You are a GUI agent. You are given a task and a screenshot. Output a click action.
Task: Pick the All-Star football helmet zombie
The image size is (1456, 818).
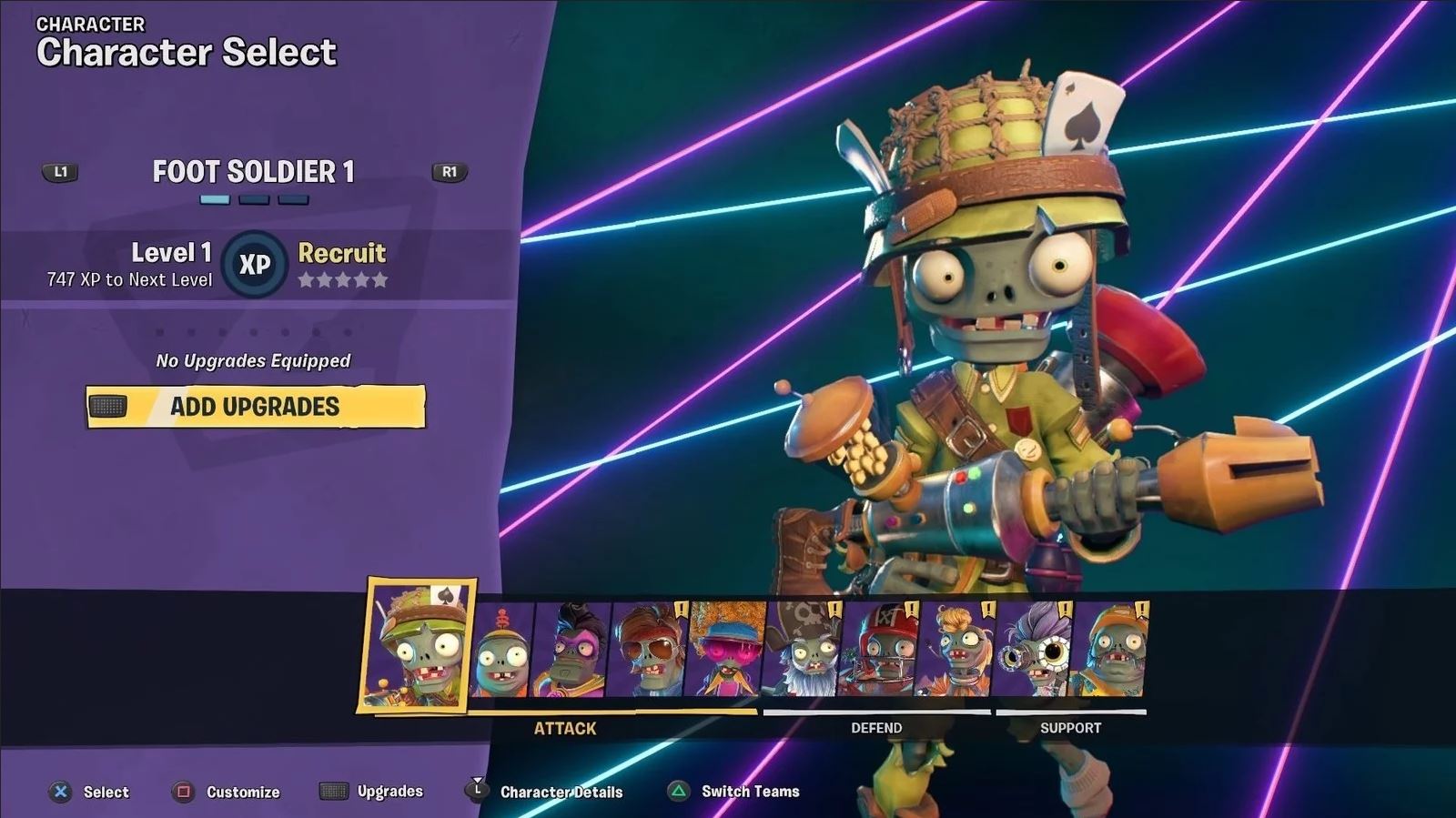click(x=879, y=651)
